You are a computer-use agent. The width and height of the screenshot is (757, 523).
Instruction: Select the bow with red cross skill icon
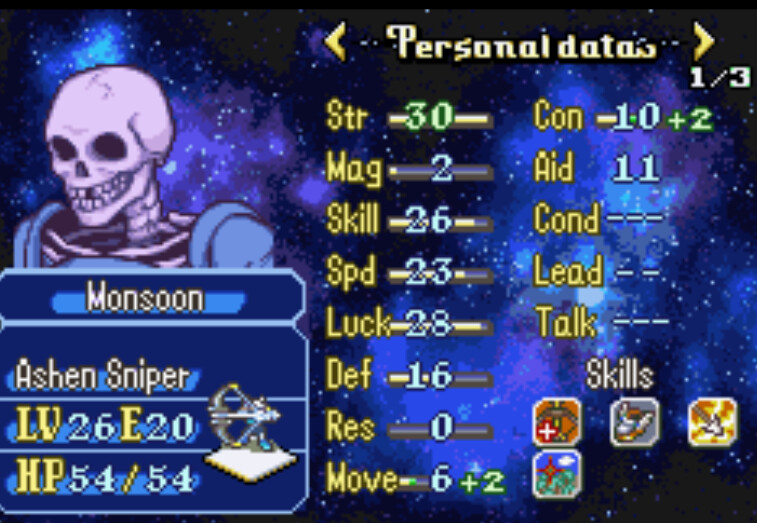pos(557,421)
